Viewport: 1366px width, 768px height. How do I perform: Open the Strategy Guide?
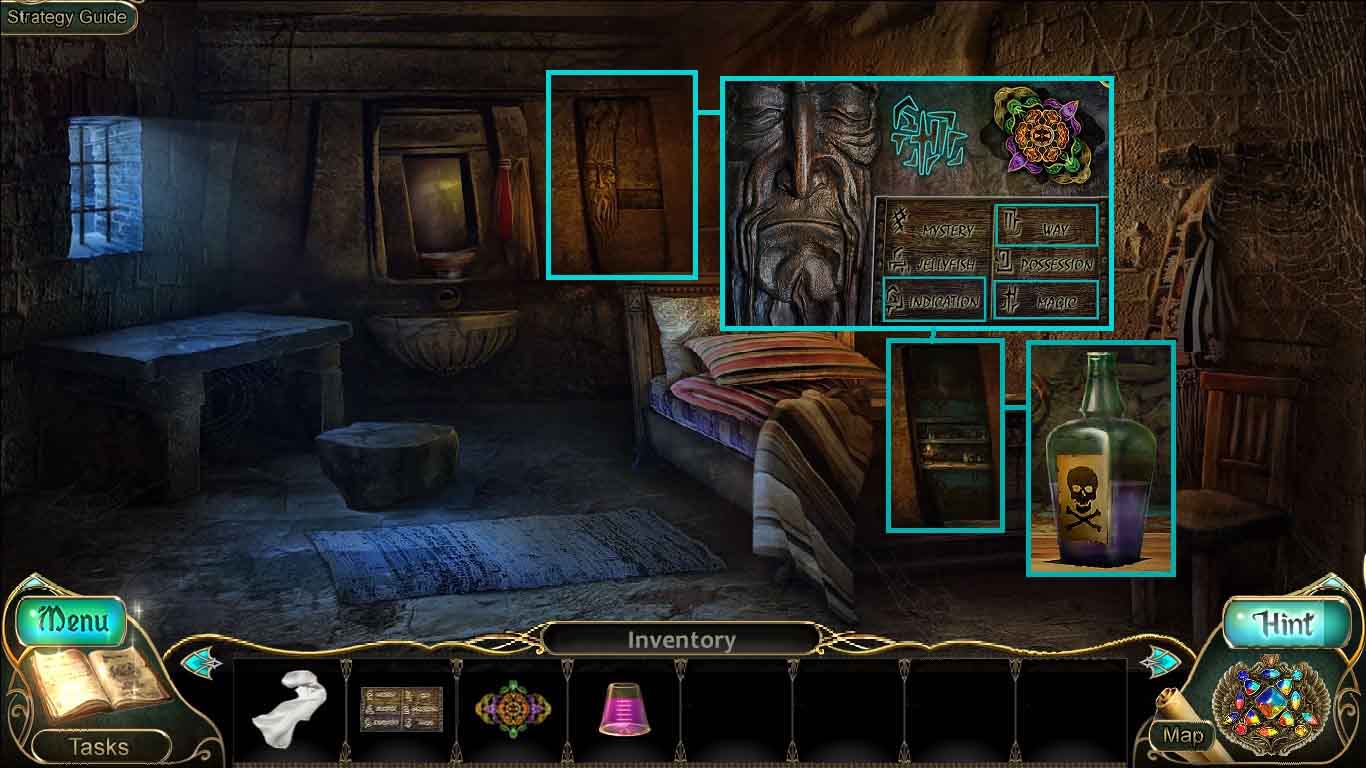coord(67,17)
